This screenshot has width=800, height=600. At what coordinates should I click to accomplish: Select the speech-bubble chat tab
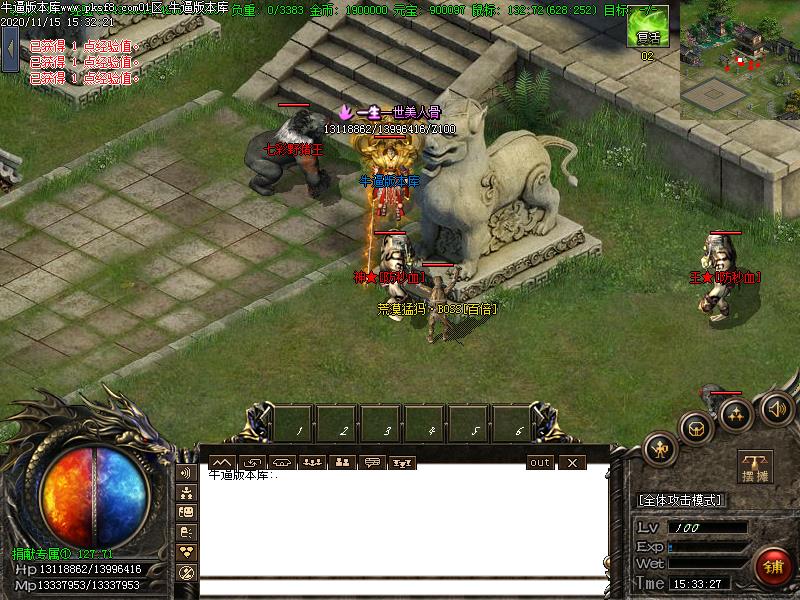373,462
